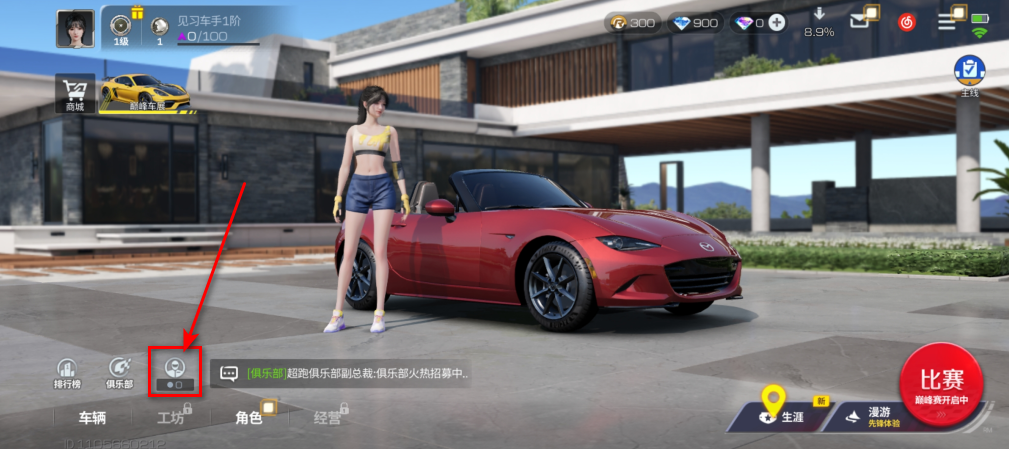Click the red NetEase swirl icon

coord(906,21)
